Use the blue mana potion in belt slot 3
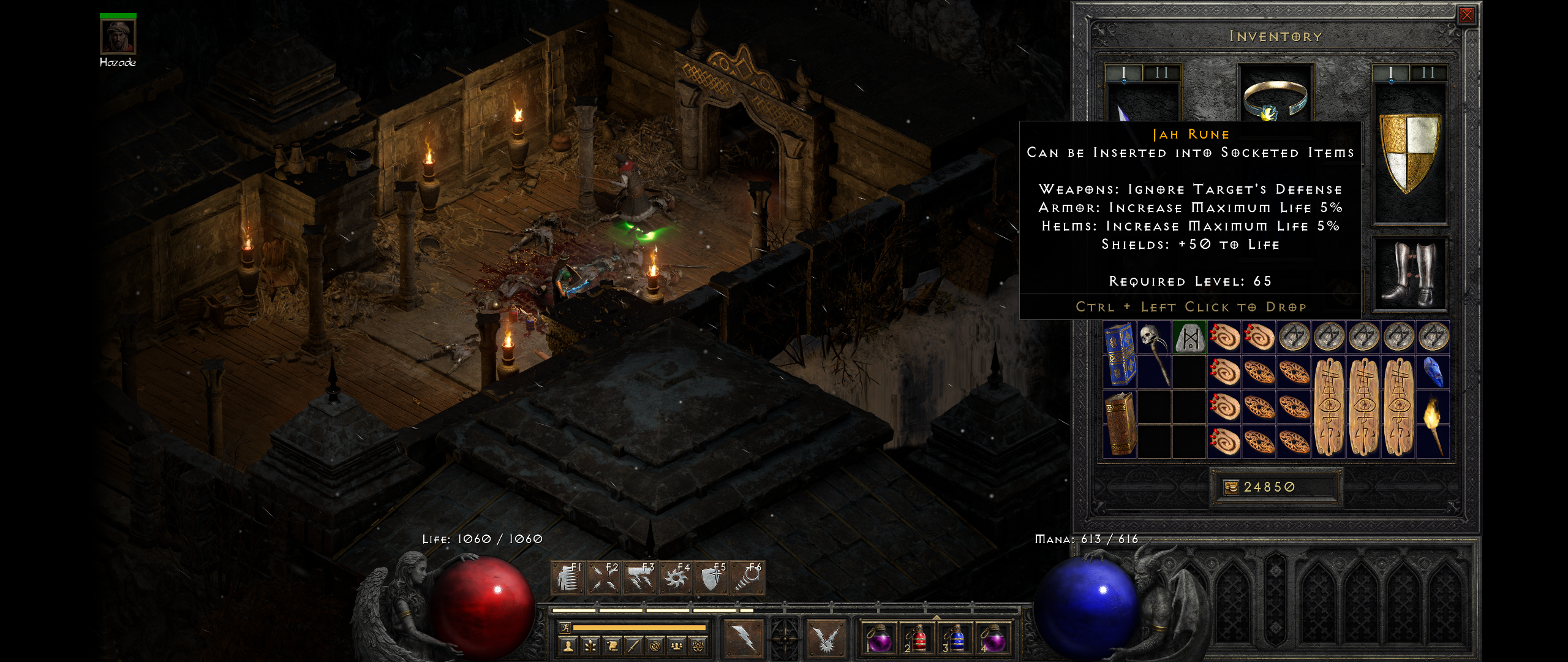This screenshot has width=1568, height=662. [x=955, y=639]
